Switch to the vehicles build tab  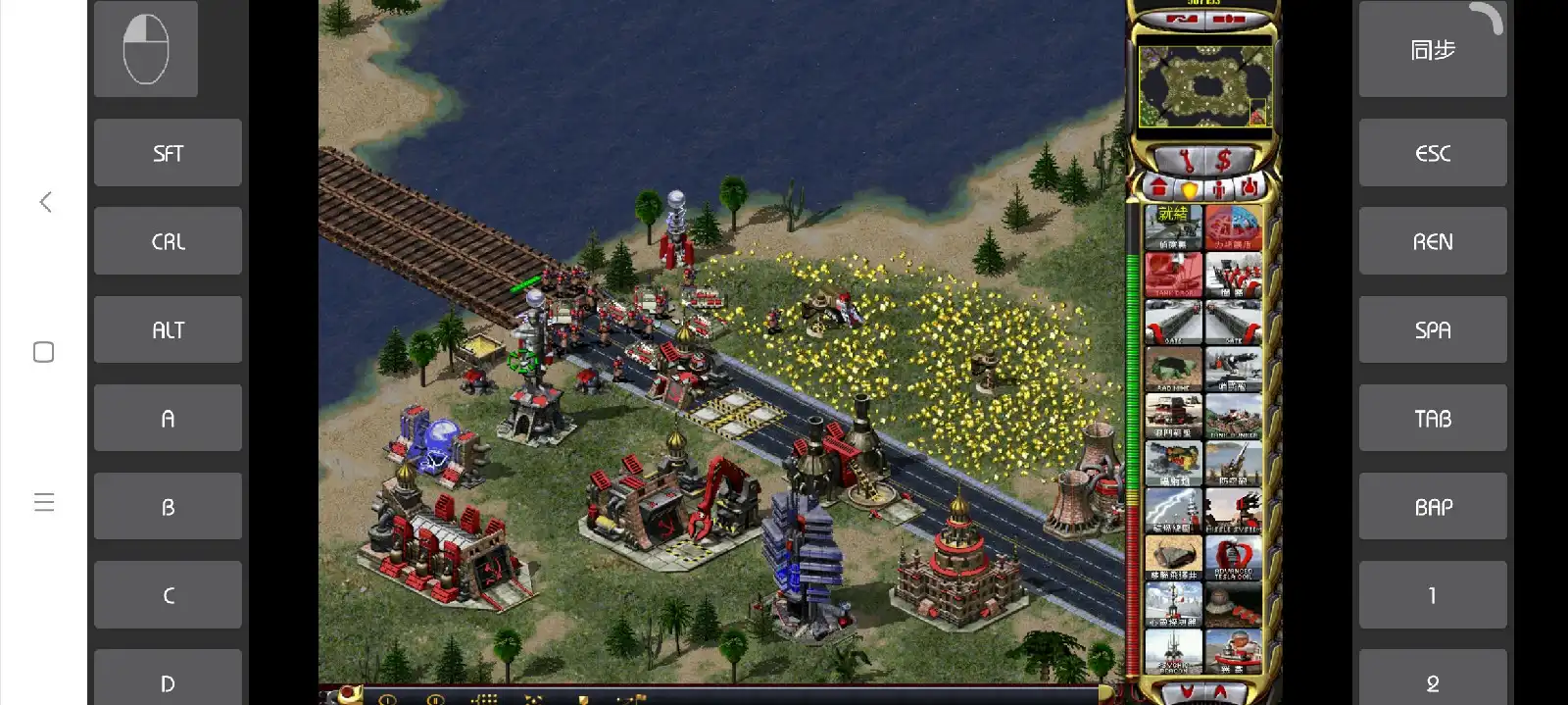click(x=1248, y=187)
